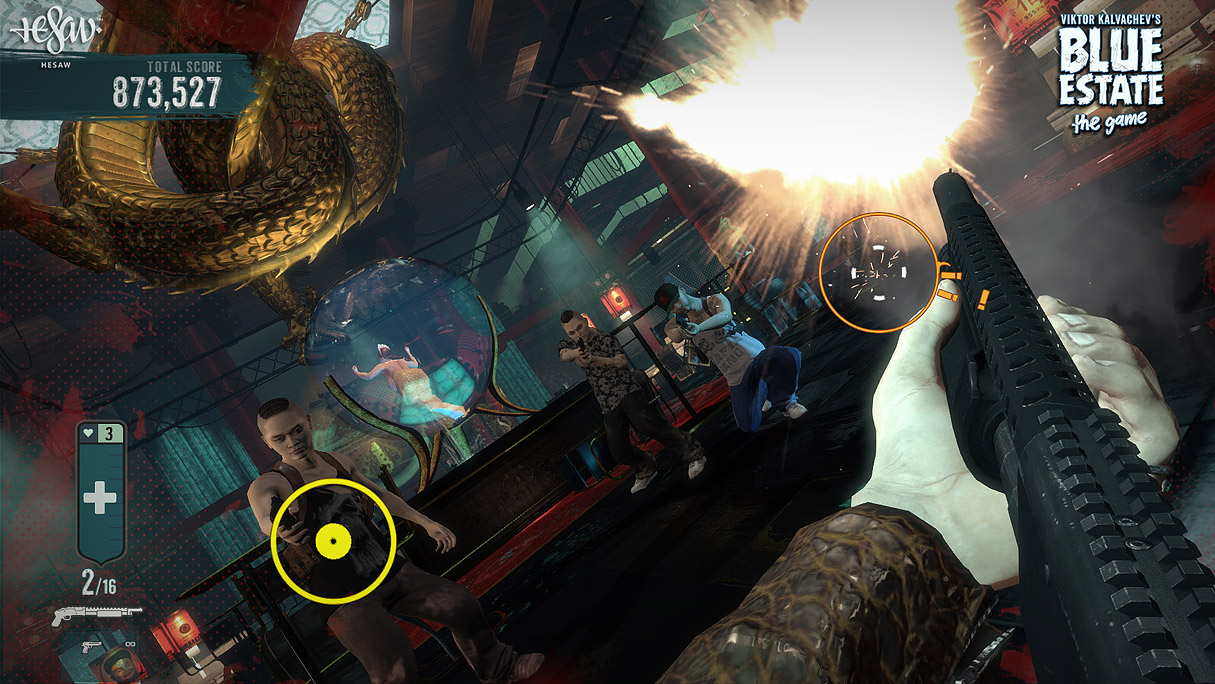Click the orange aiming reticle

tap(878, 272)
